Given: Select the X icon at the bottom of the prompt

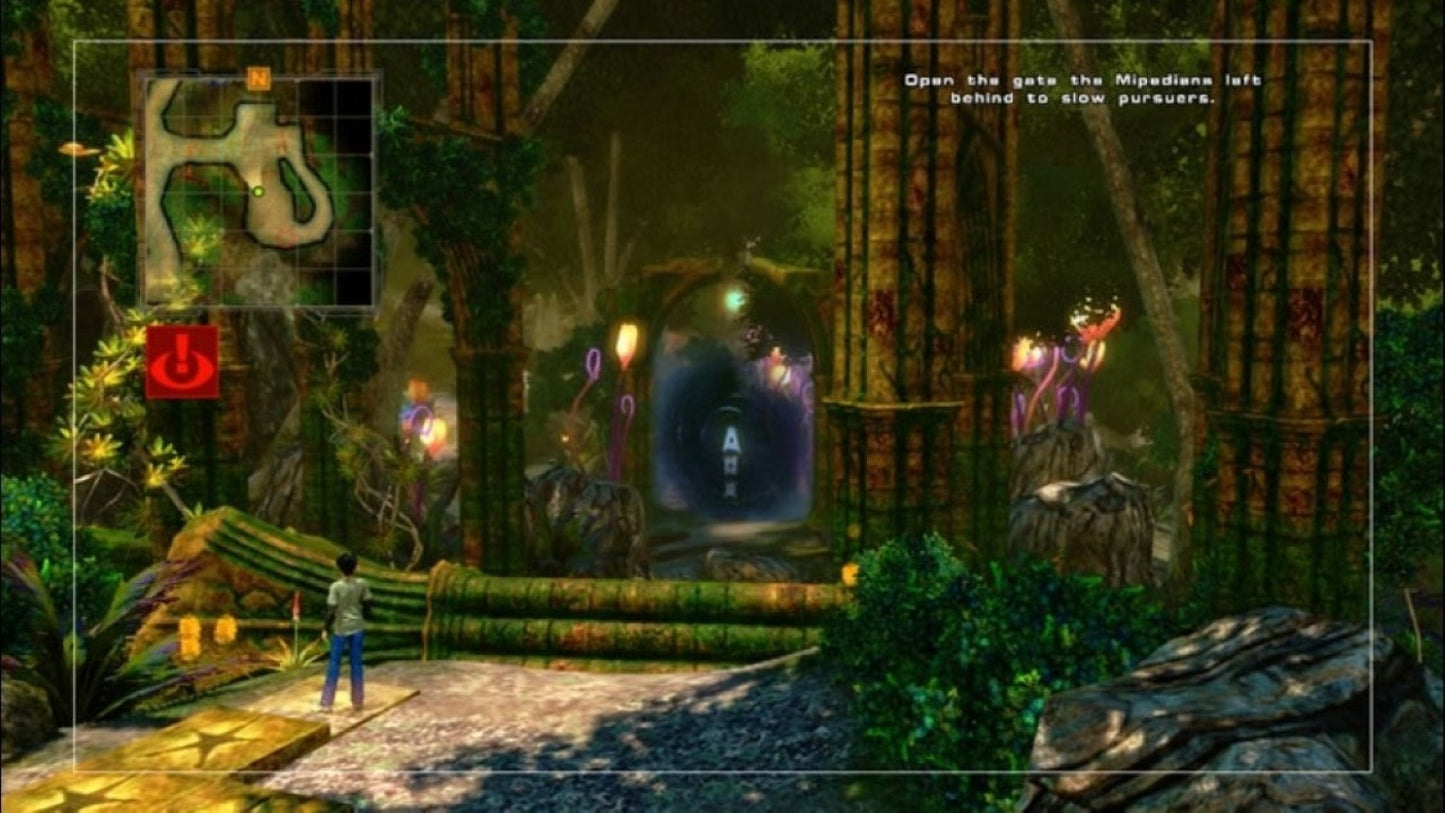Looking at the screenshot, I should 731,489.
